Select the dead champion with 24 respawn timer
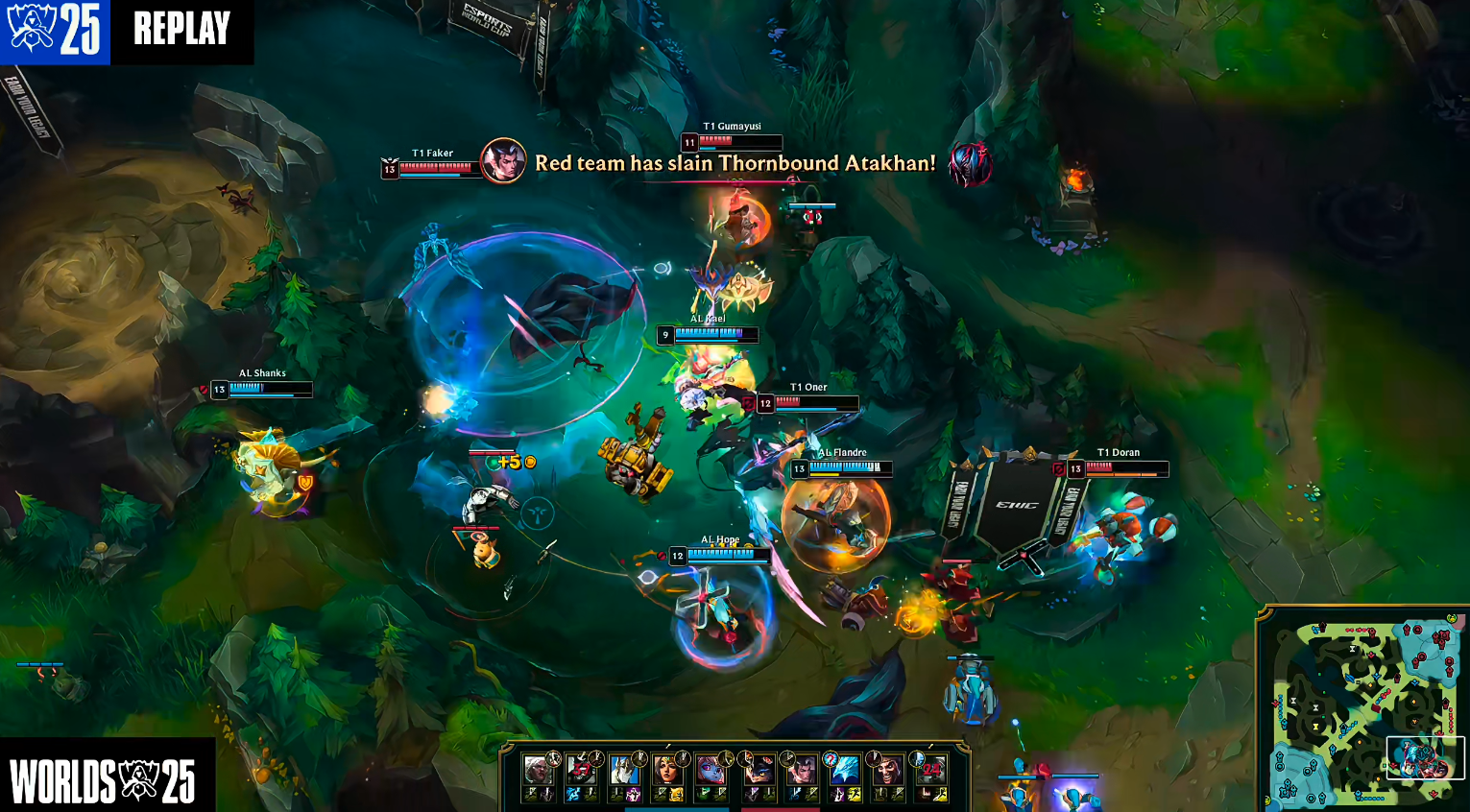This screenshot has height=812, width=1470. [931, 770]
